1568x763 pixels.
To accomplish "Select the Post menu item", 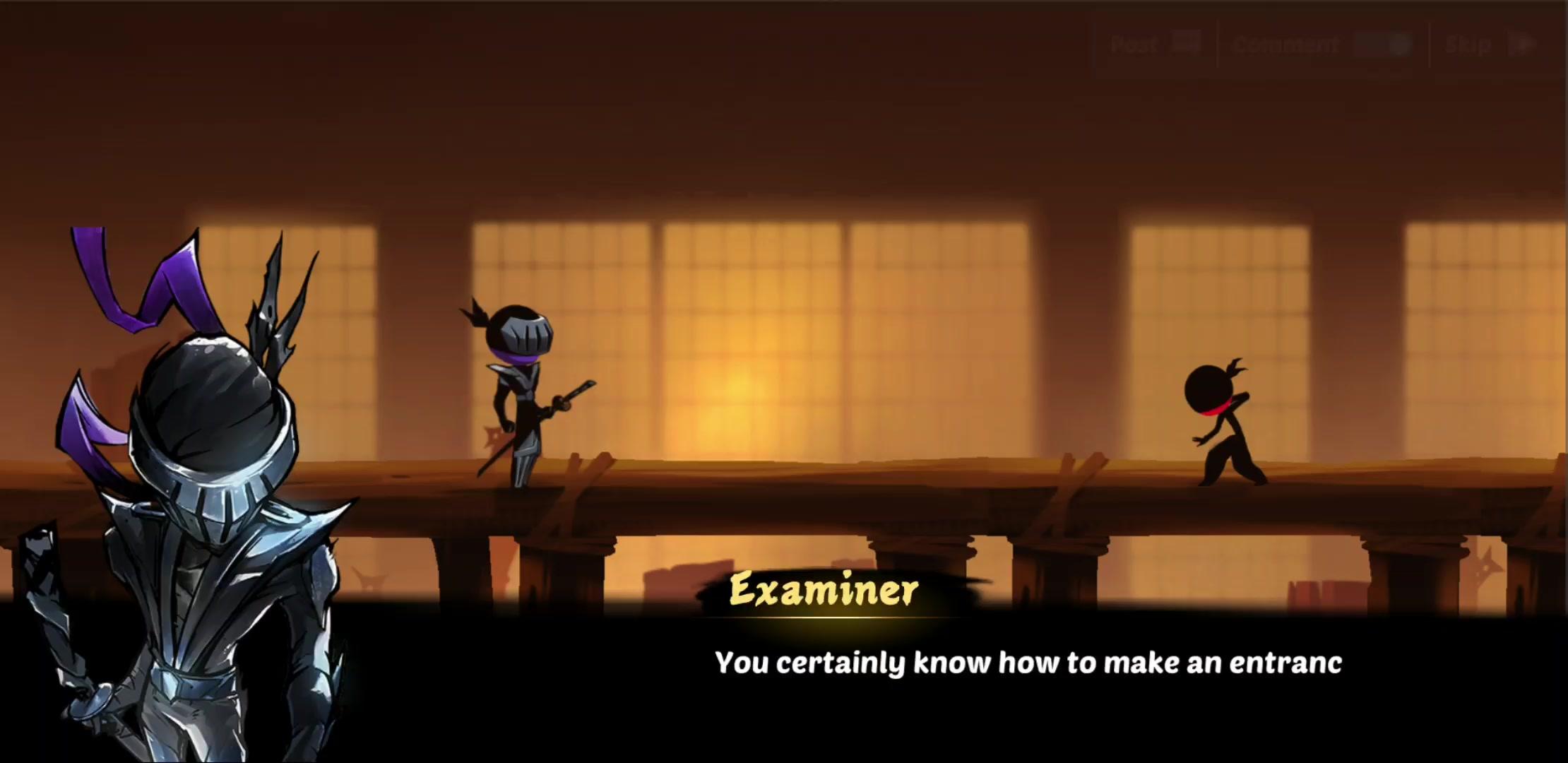I will 1136,44.
